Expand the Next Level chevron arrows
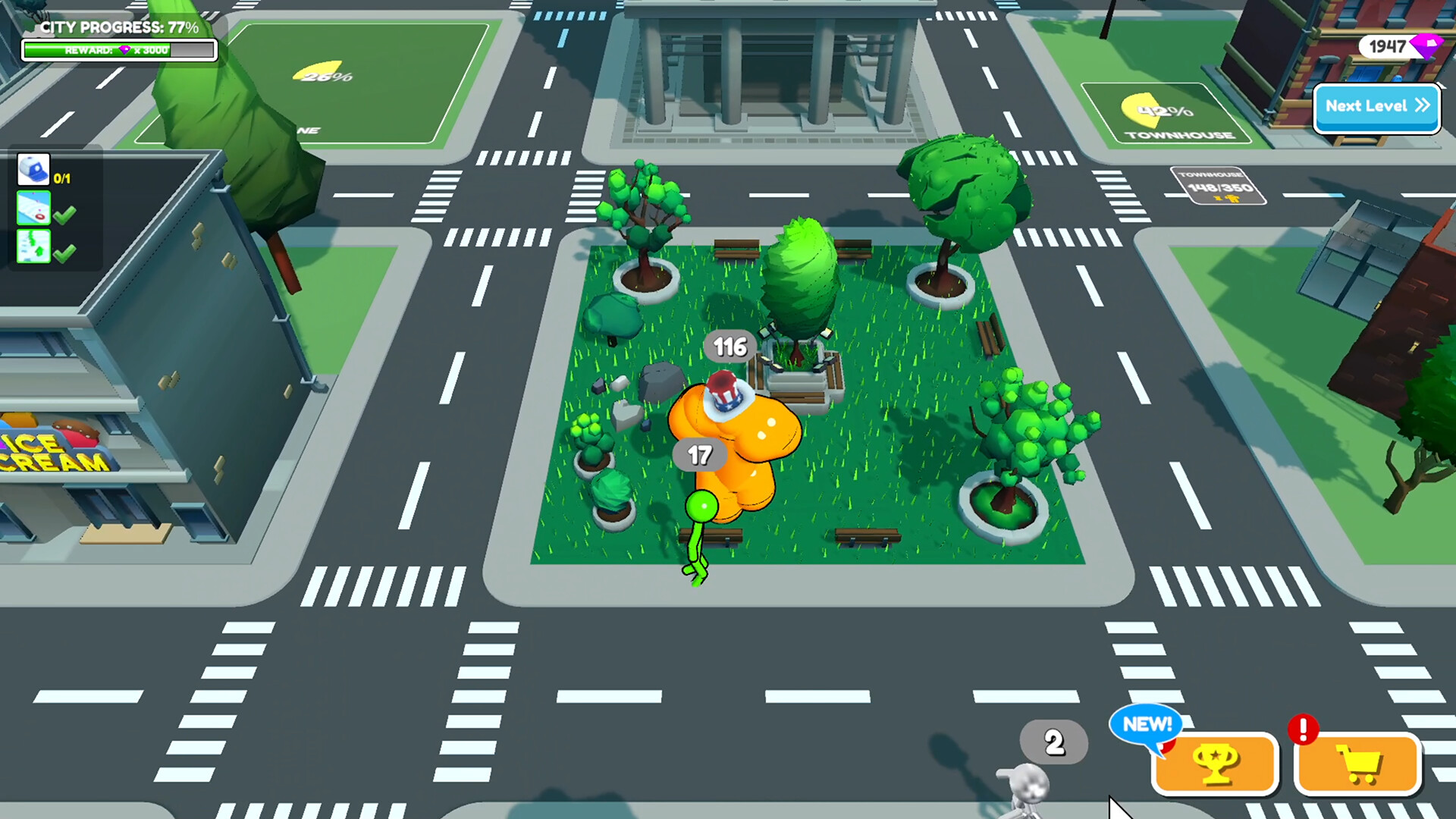The image size is (1456, 819). [x=1422, y=107]
